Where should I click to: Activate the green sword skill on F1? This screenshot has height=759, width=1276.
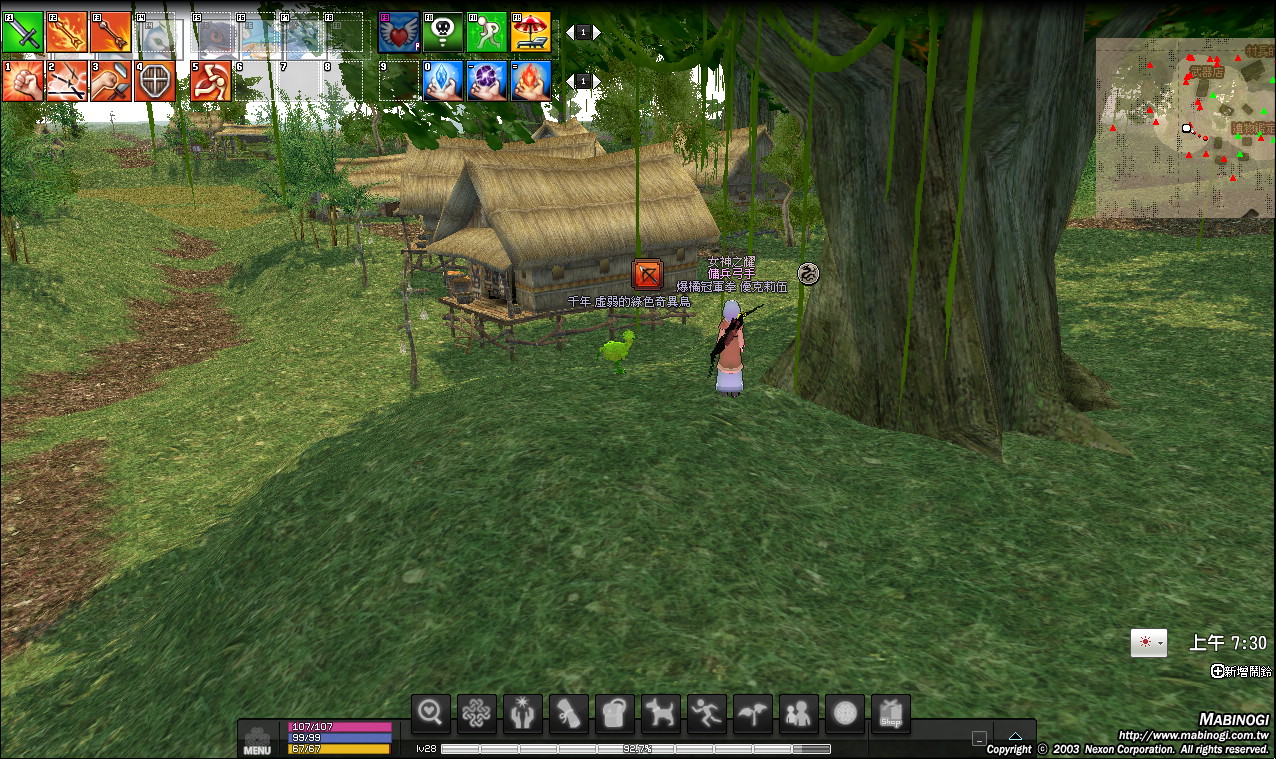pos(22,32)
